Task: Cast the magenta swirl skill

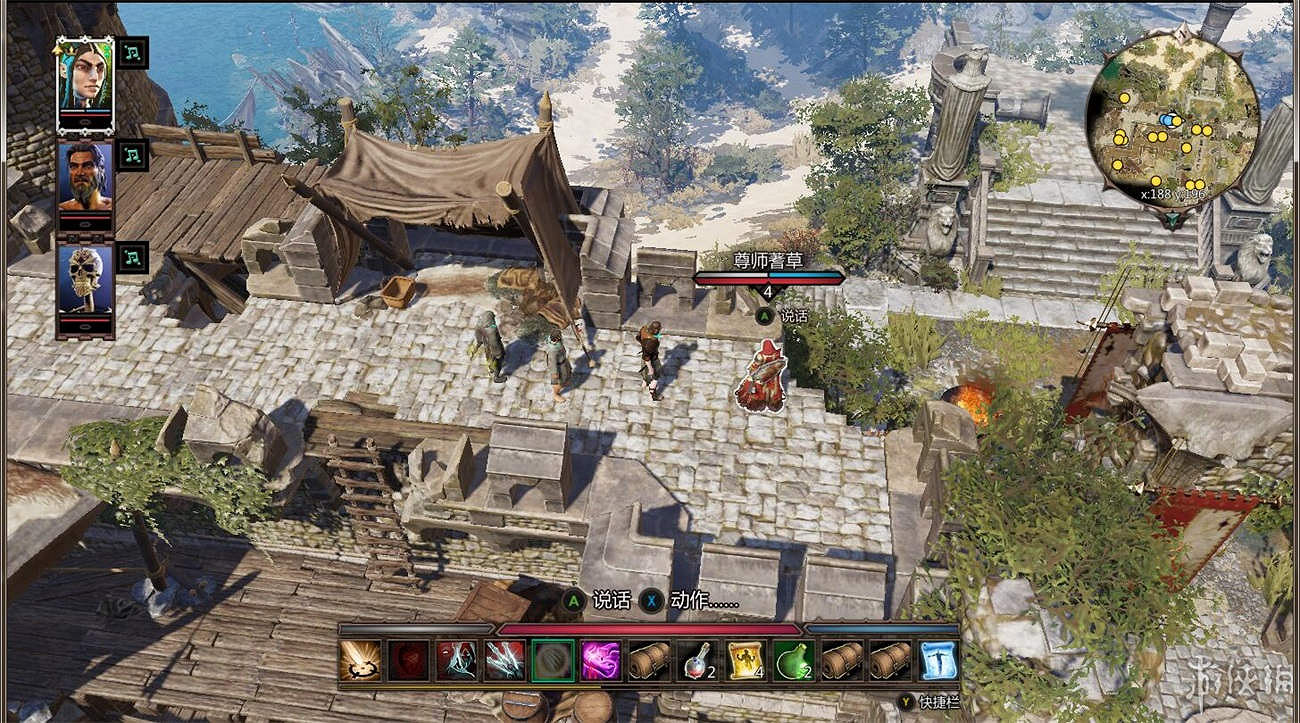Action: (x=600, y=661)
